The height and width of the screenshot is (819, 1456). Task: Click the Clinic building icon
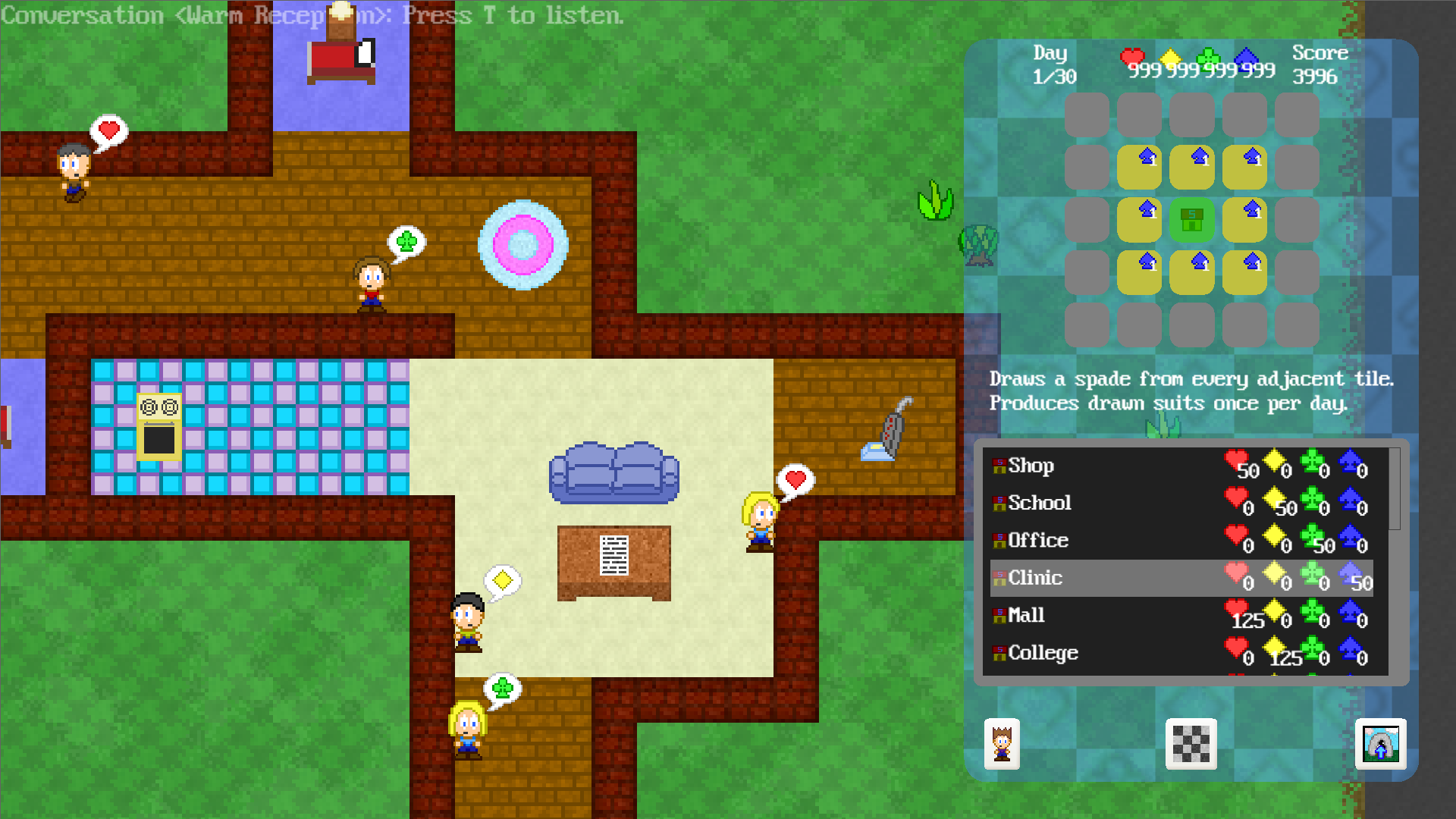(x=999, y=578)
